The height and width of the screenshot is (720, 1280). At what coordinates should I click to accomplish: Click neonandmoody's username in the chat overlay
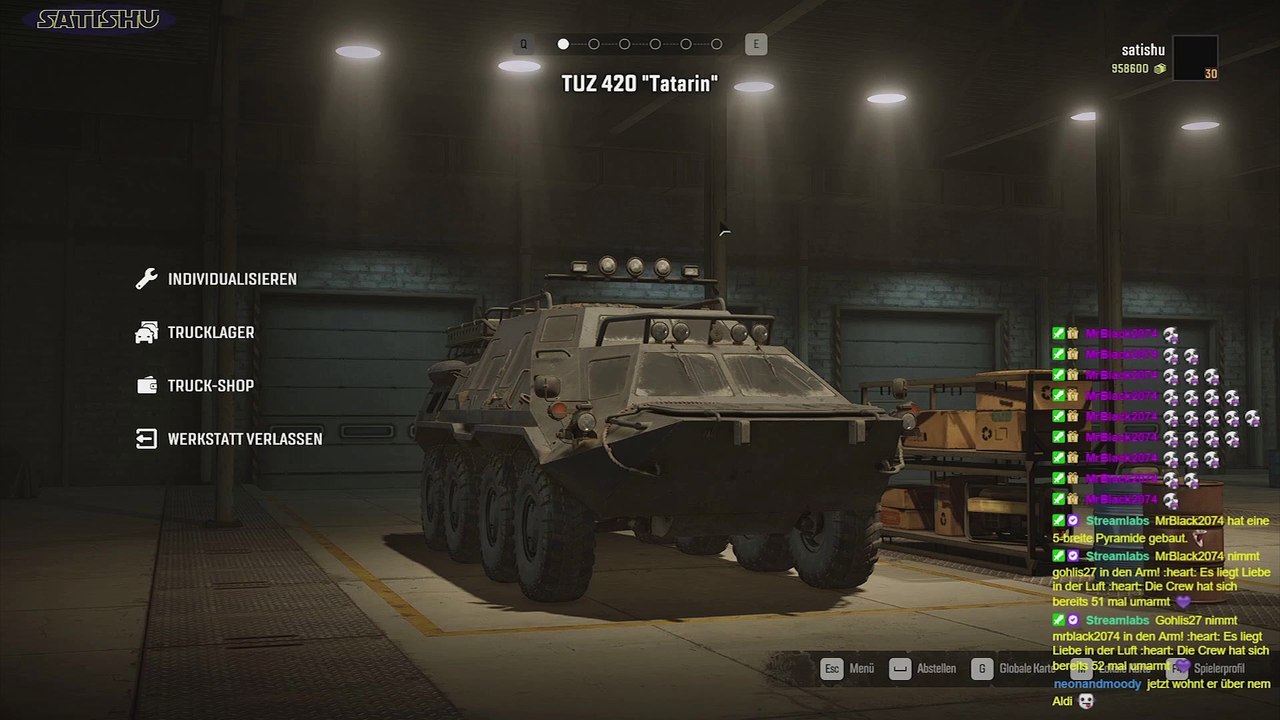pos(1096,685)
